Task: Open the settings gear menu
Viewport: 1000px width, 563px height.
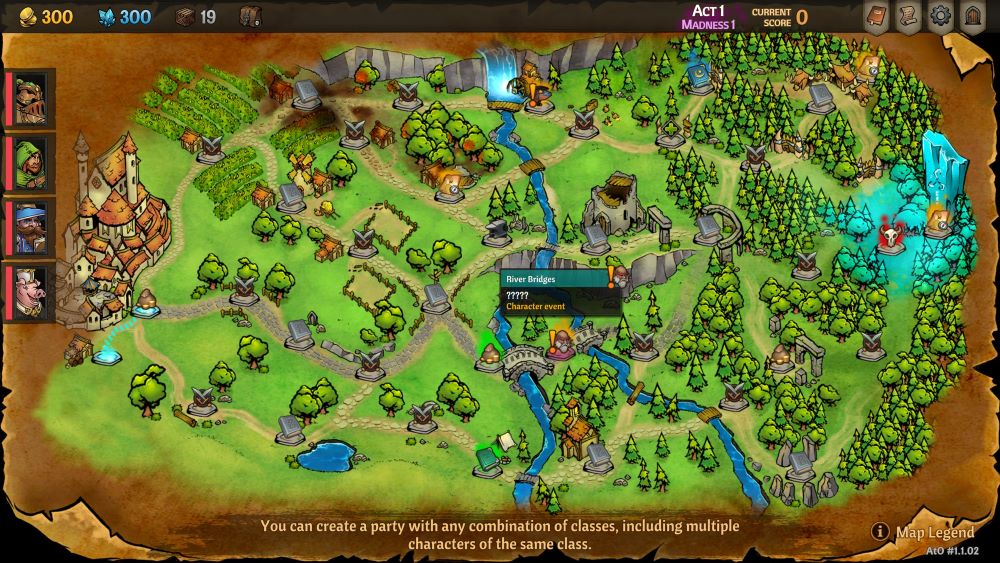Action: click(x=940, y=16)
